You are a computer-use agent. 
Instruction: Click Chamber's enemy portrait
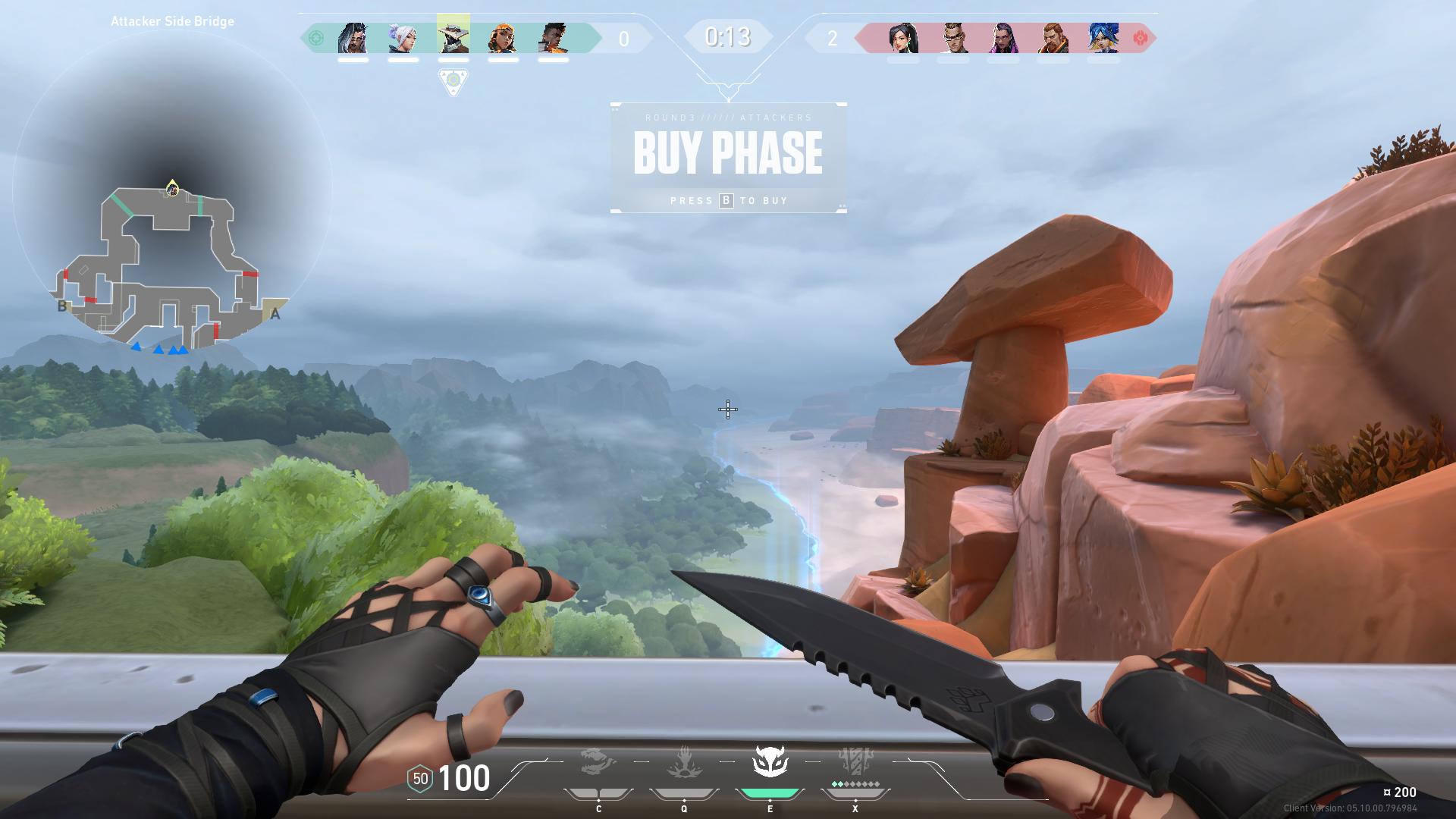953,38
